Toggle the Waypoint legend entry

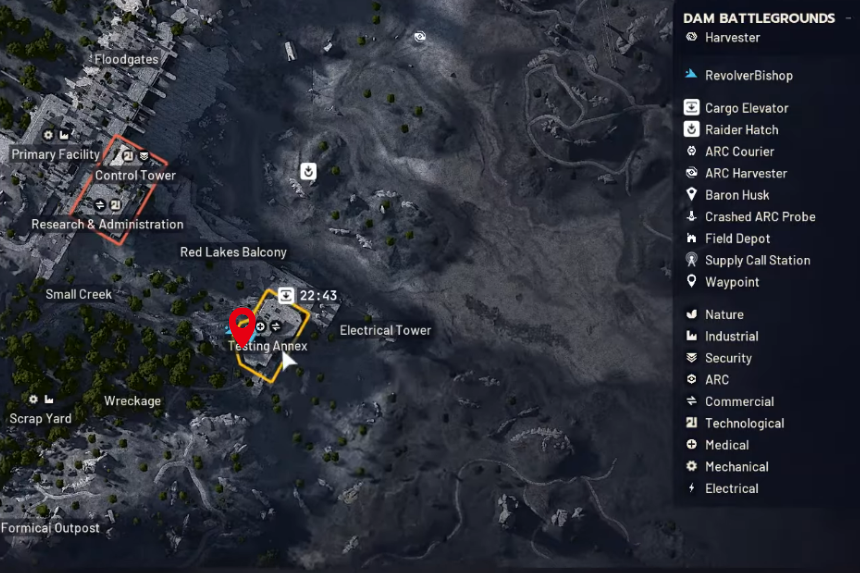tap(731, 282)
